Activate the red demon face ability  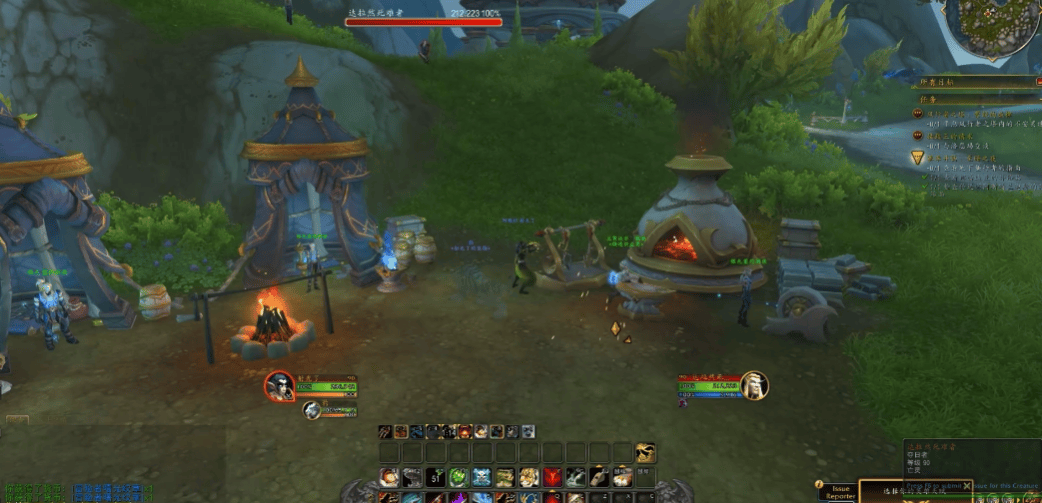click(552, 478)
